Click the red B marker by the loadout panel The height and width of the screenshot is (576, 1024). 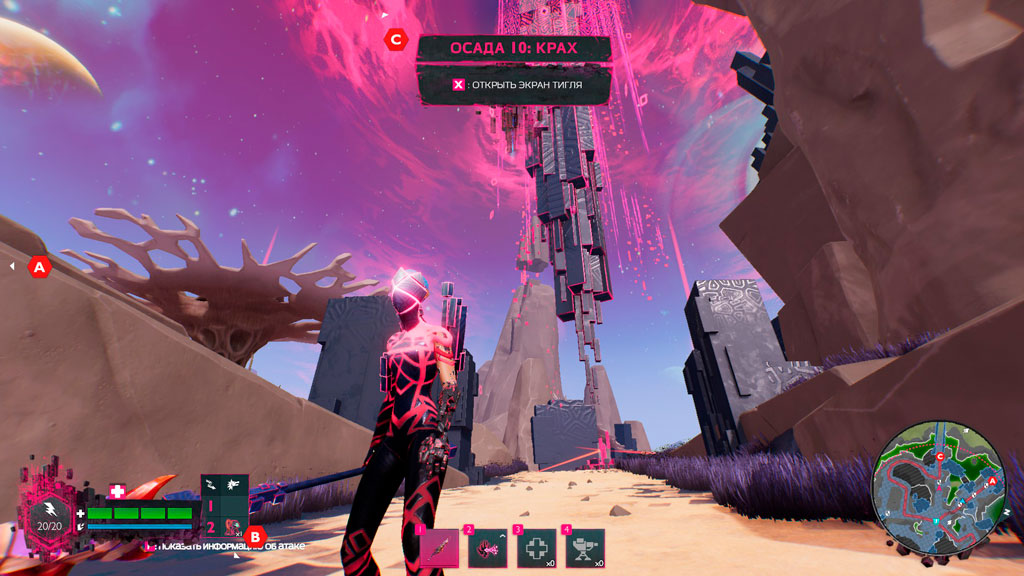(255, 536)
